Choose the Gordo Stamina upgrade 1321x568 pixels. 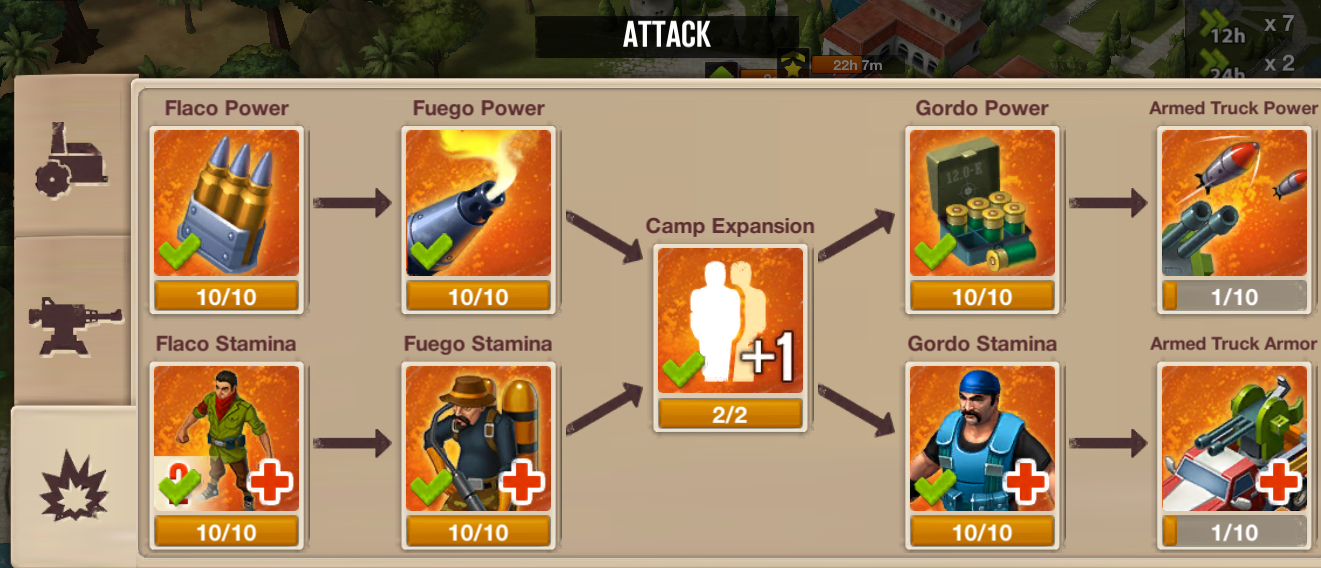[982, 439]
